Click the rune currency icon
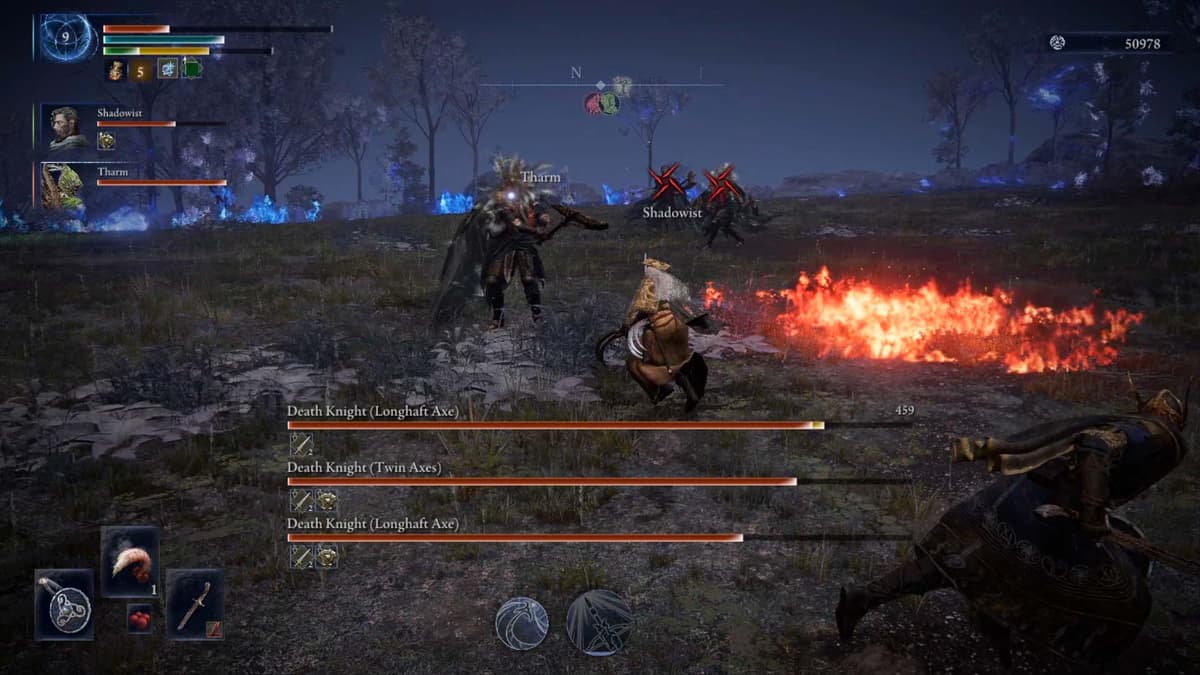1200x675 pixels. (x=1057, y=42)
